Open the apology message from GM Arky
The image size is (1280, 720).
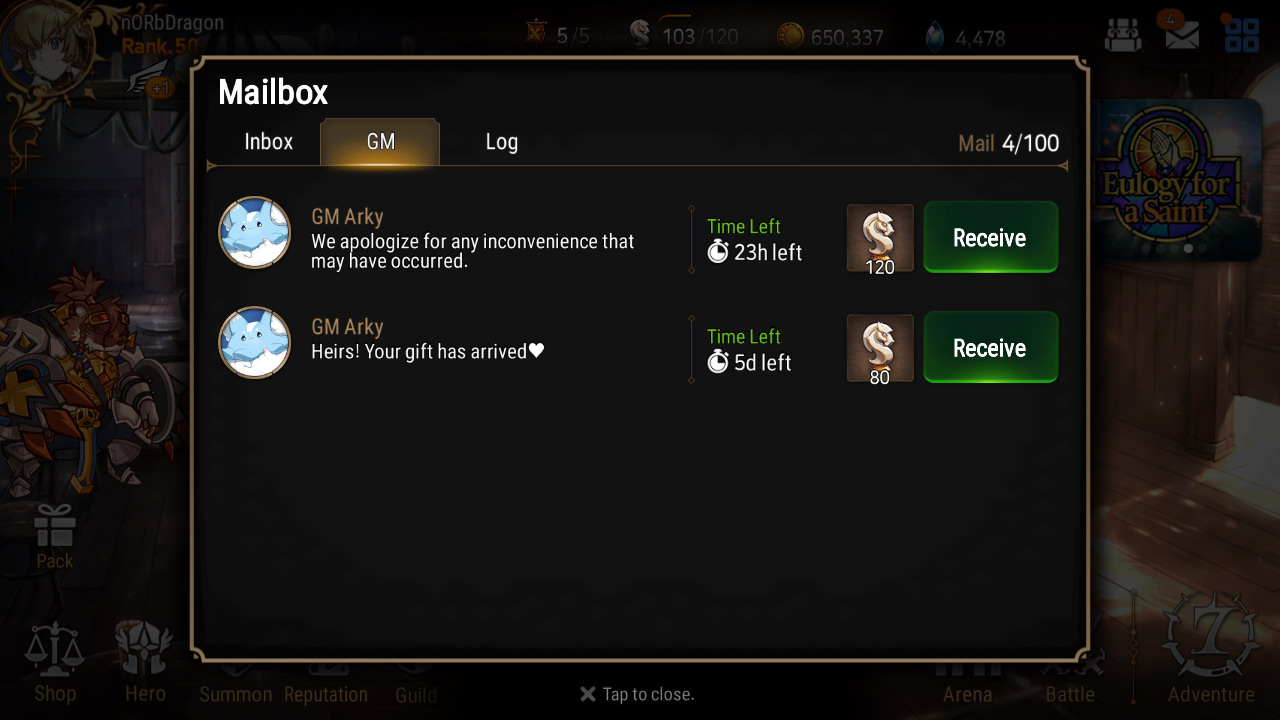472,240
